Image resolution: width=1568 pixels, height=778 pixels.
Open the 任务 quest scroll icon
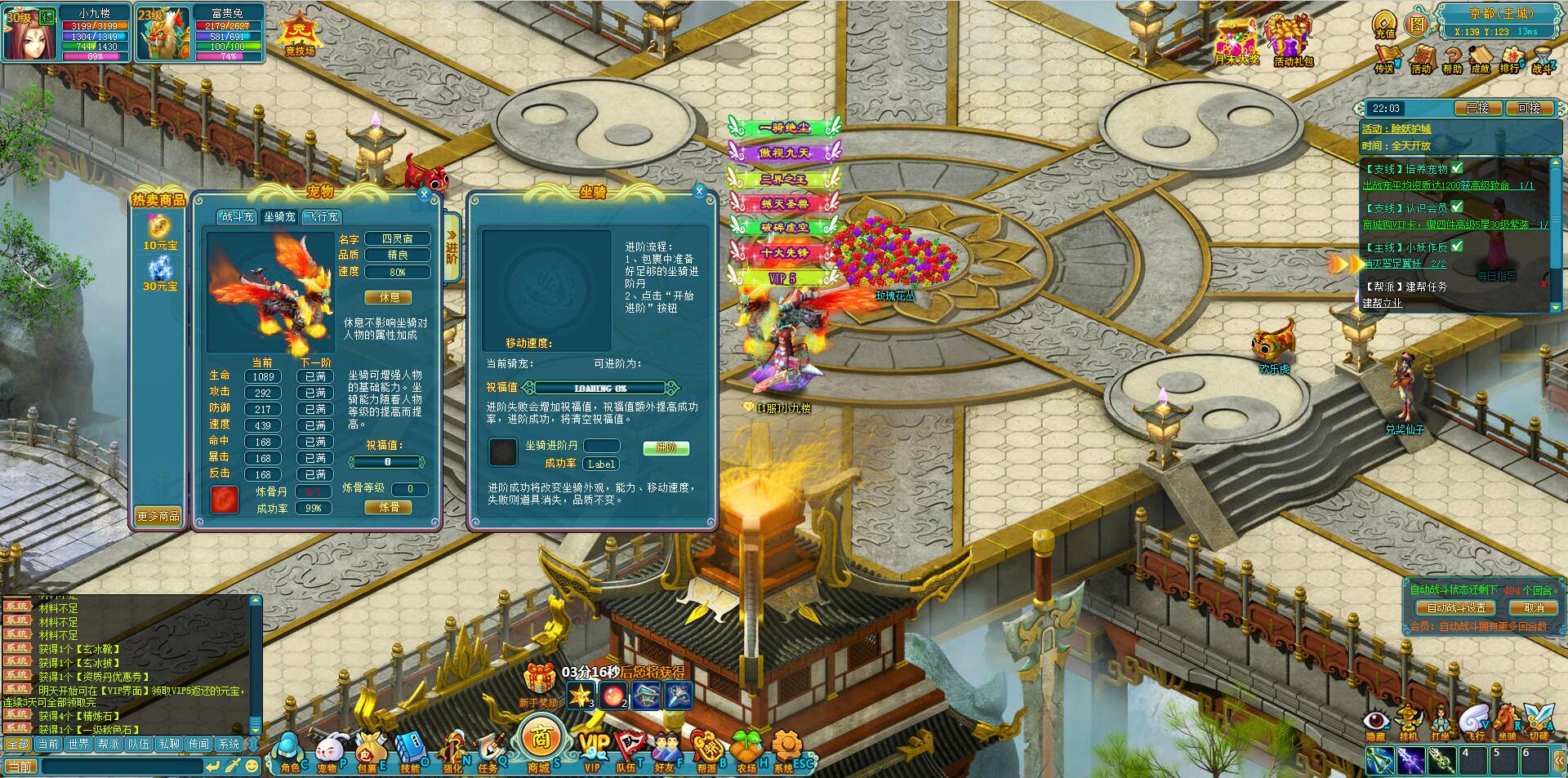point(491,749)
